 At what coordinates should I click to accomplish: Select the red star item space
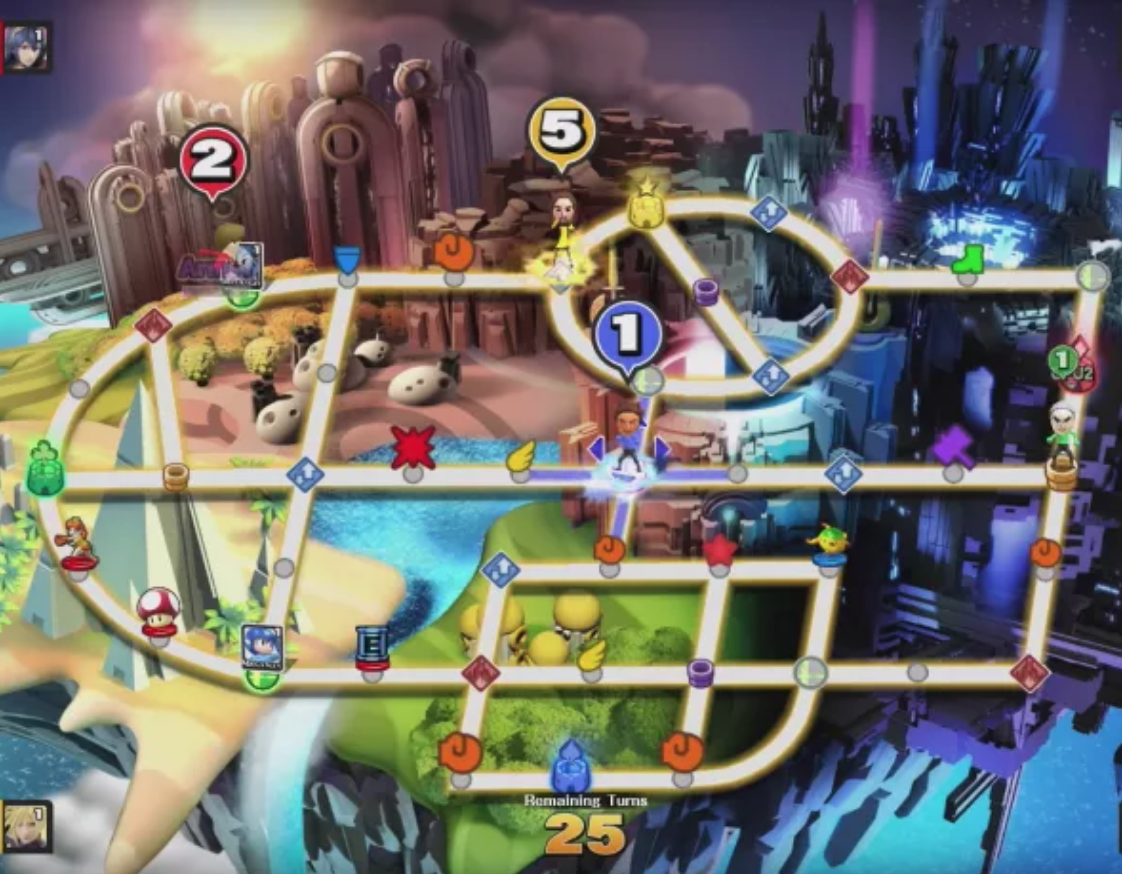tap(719, 549)
